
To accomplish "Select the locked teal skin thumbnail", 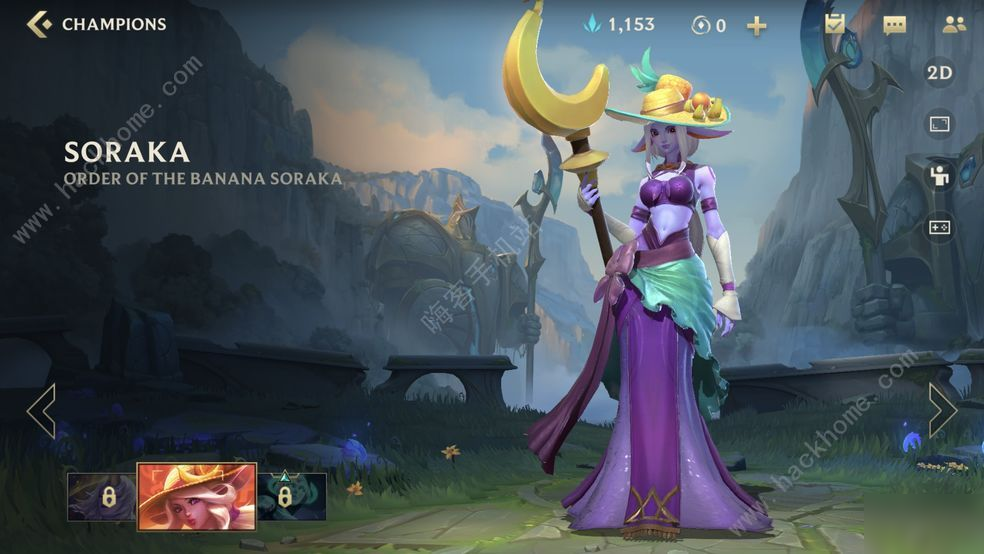I will pos(291,497).
